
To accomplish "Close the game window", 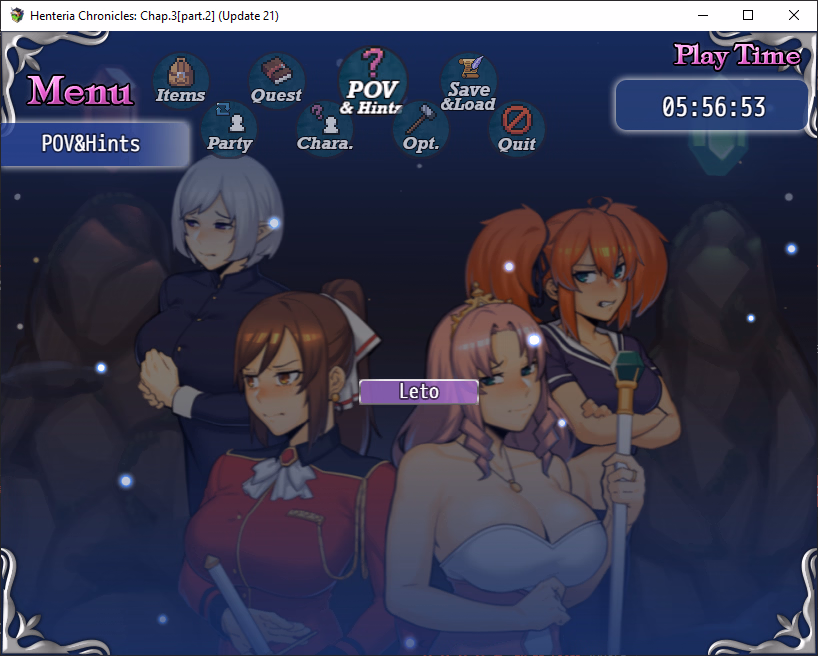I will 794,15.
